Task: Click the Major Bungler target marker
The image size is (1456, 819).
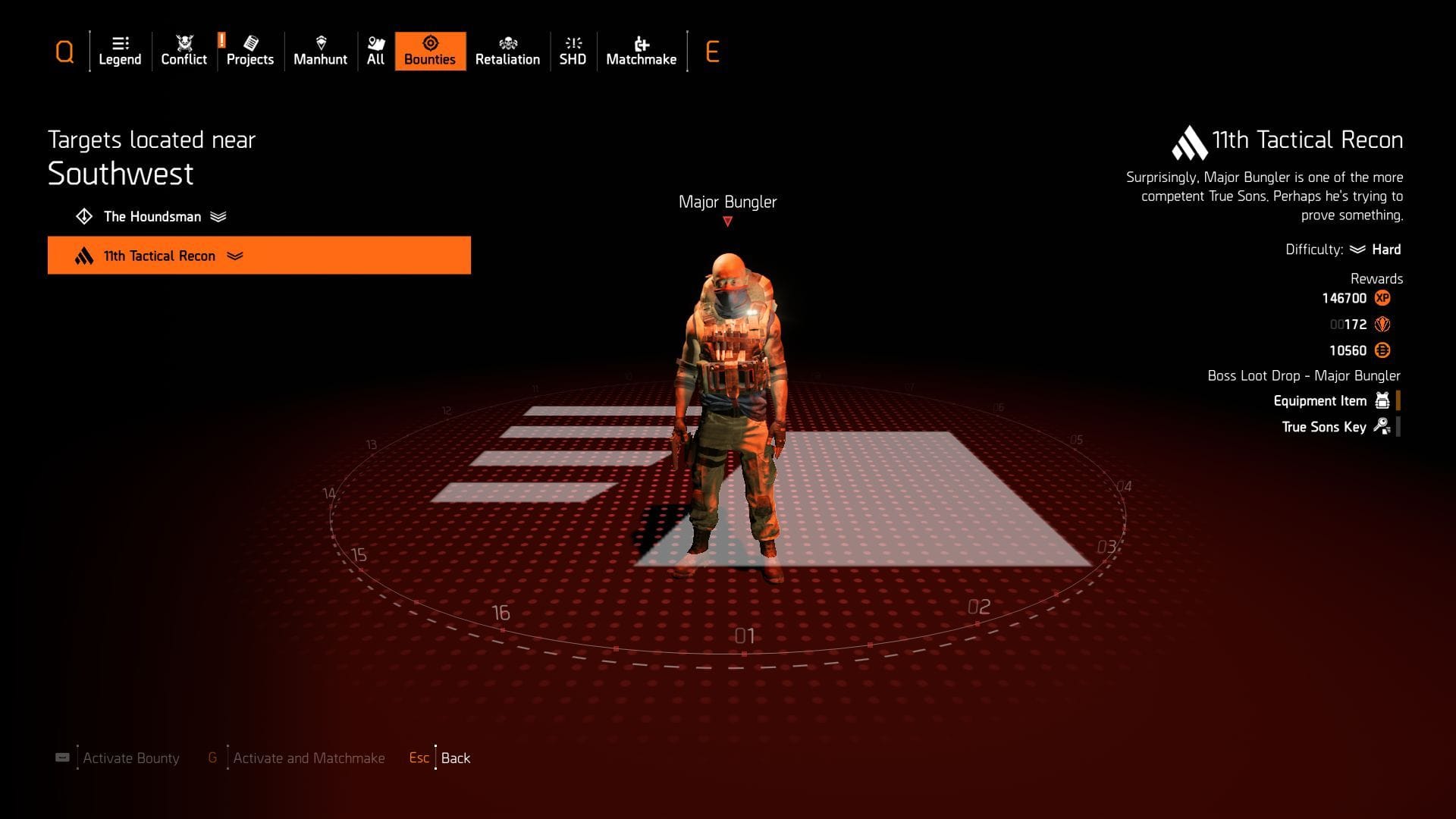Action: point(726,221)
